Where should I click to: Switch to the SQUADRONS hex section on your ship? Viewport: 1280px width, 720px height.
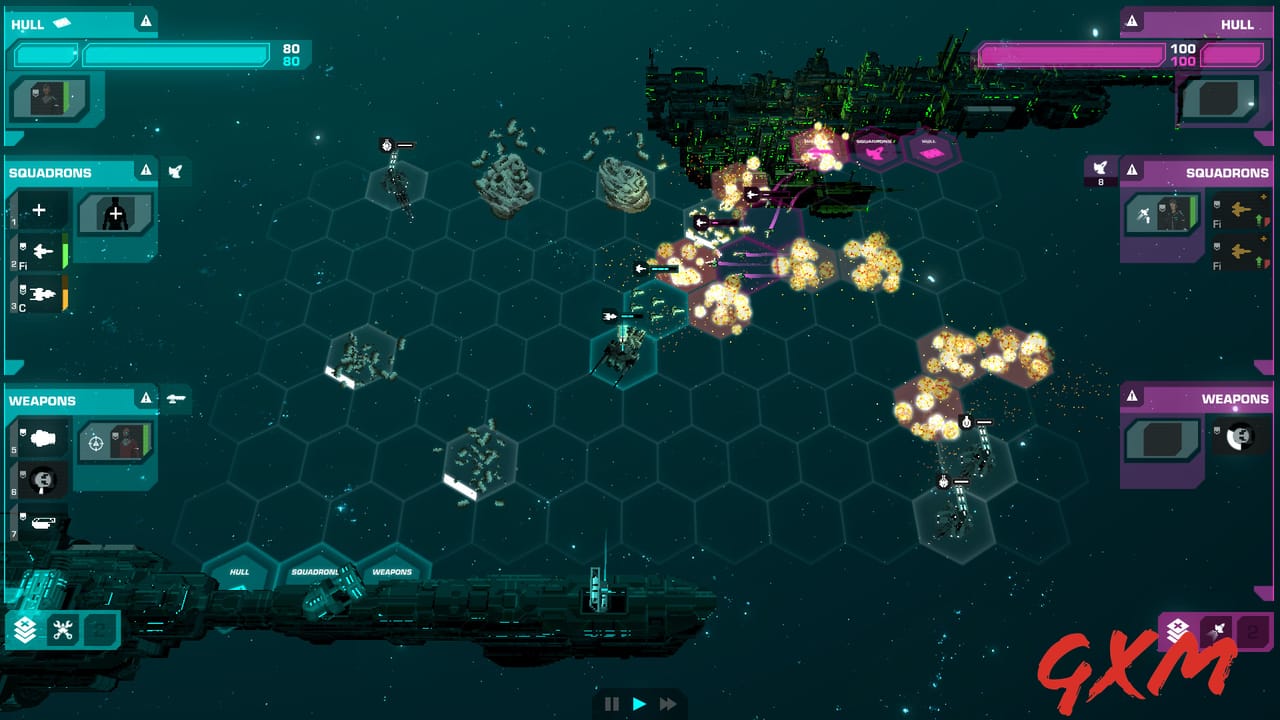point(313,570)
